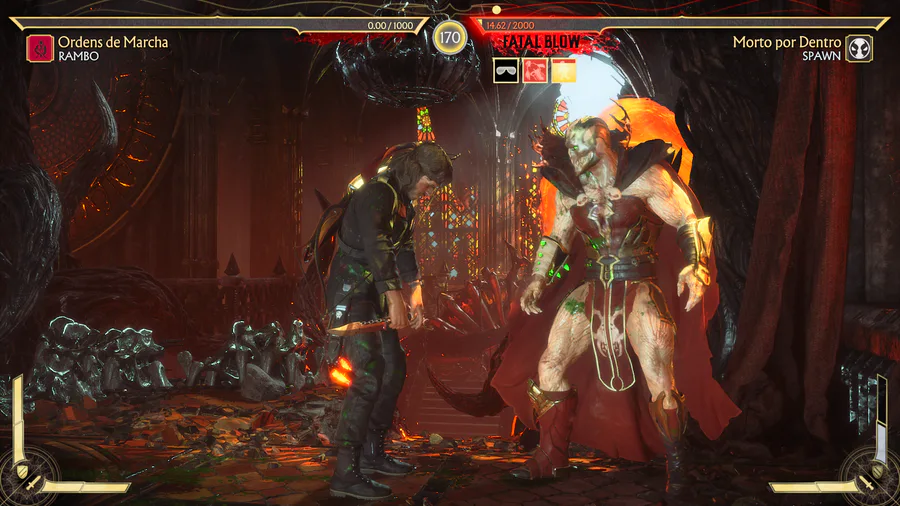Screen dimensions: 900x506
Task: Select the red fighter modifier icon
Action: coord(535,71)
